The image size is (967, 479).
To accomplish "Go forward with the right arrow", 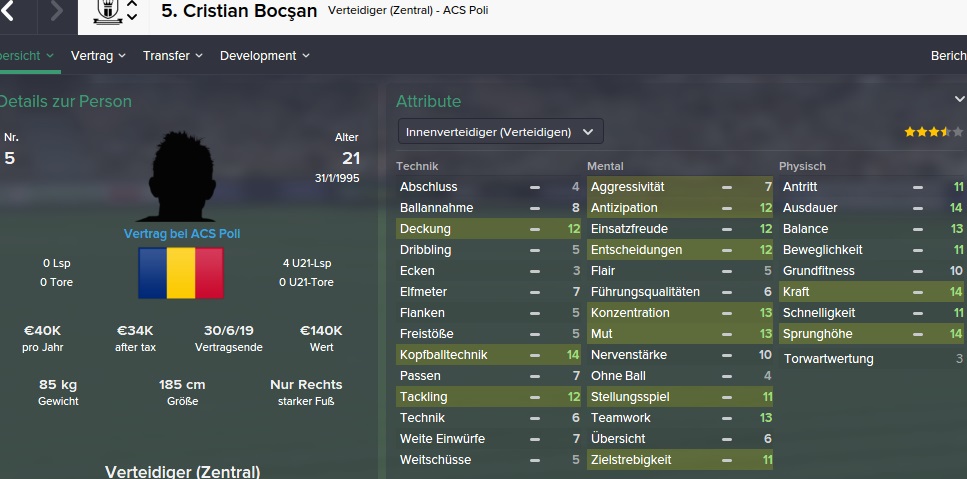I will (x=56, y=13).
